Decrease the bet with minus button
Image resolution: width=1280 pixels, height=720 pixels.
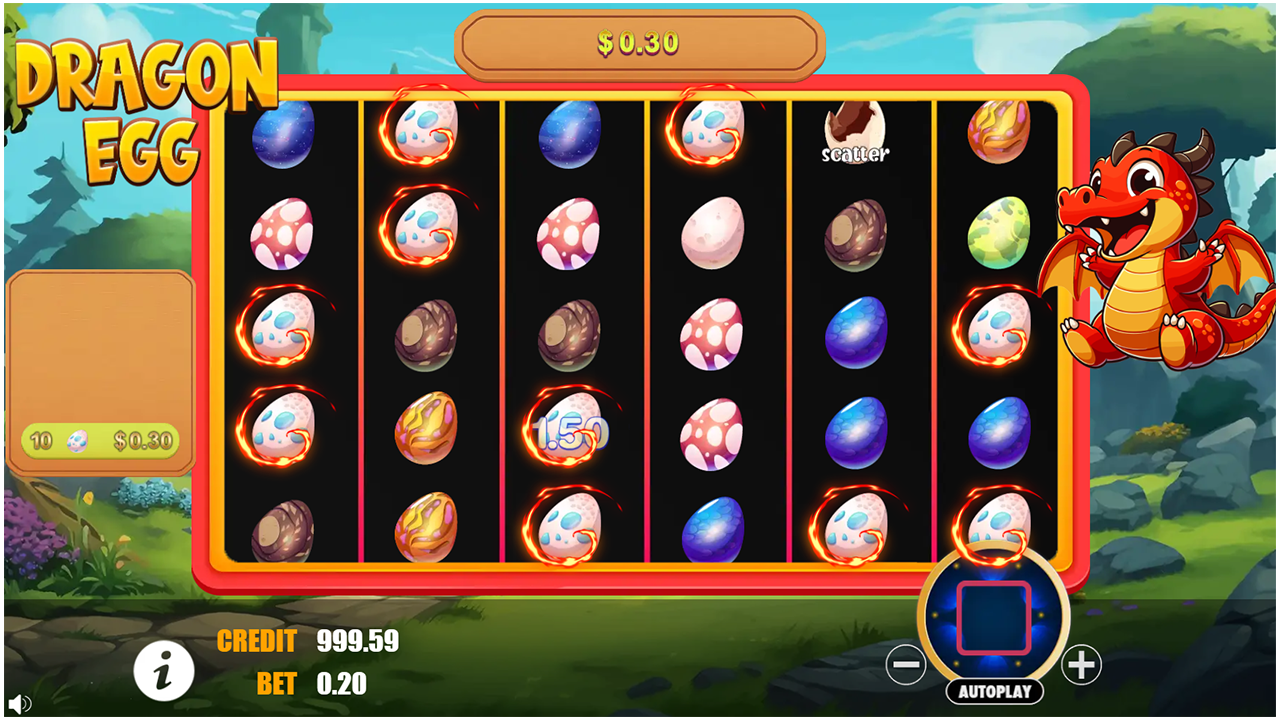pyautogui.click(x=906, y=665)
